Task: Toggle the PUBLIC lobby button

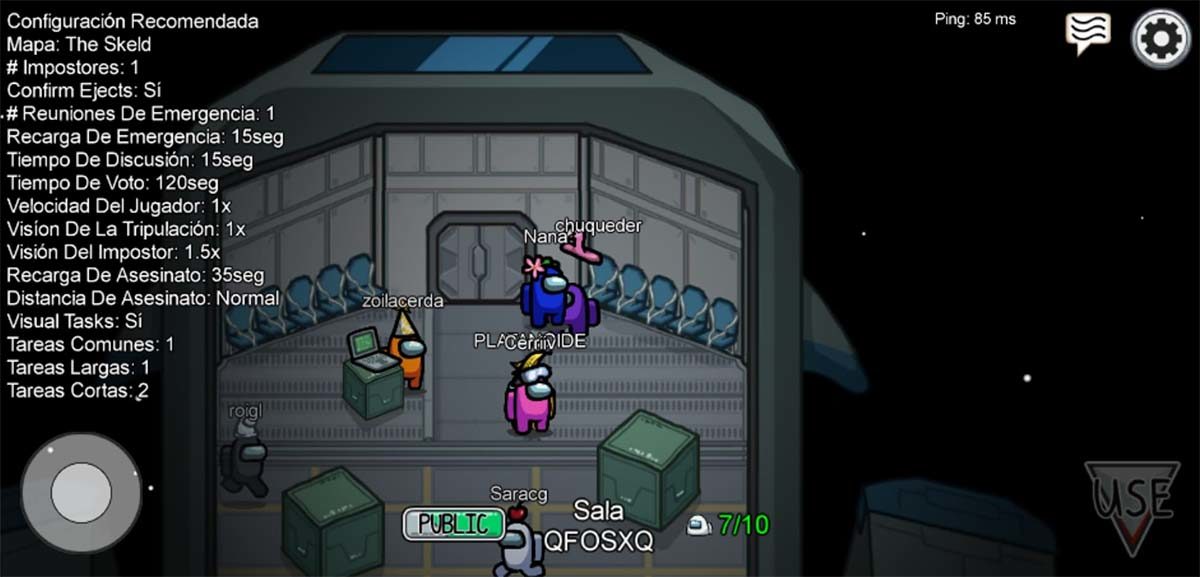Action: 453,523
